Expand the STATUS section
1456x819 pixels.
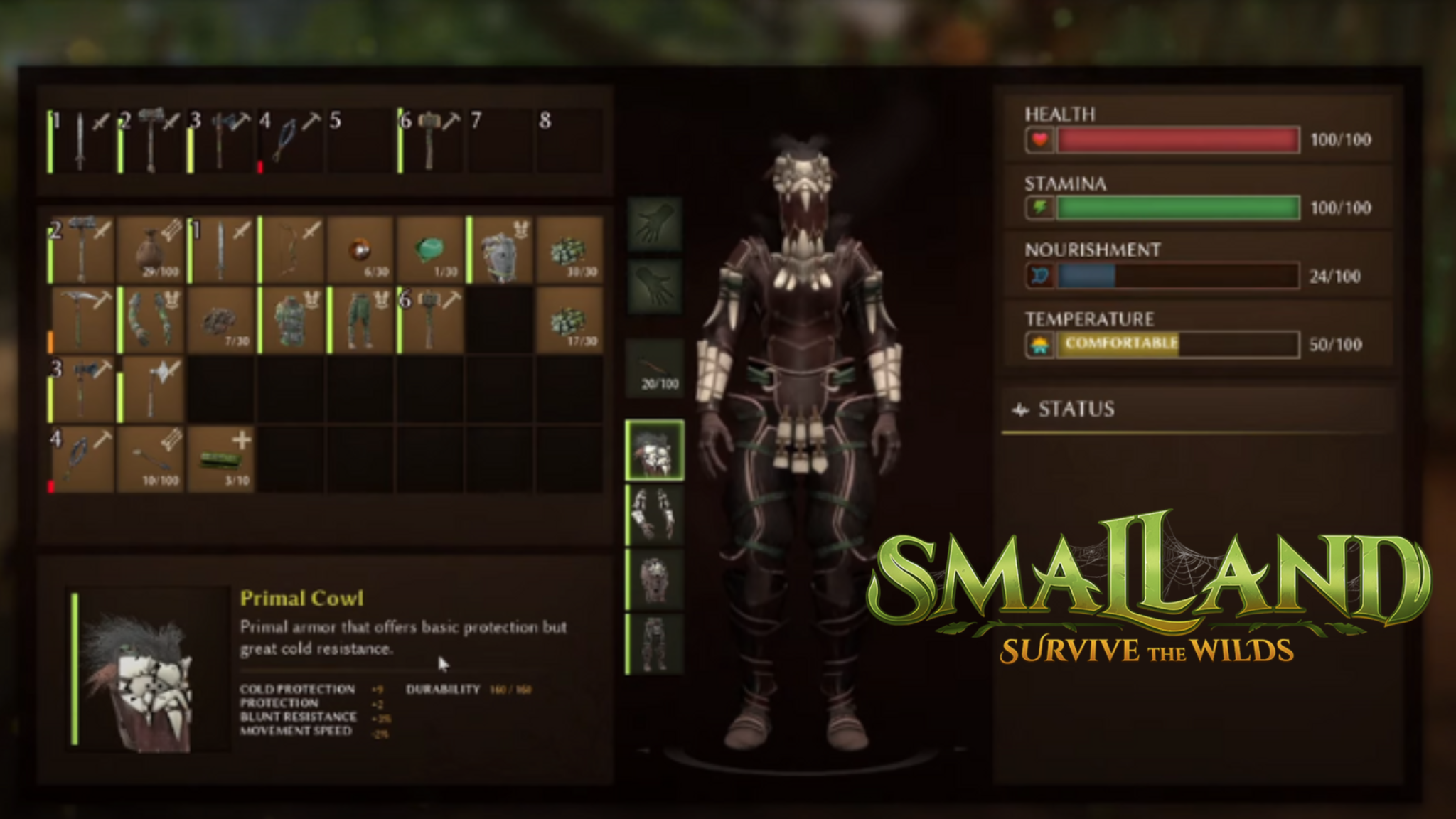1078,409
